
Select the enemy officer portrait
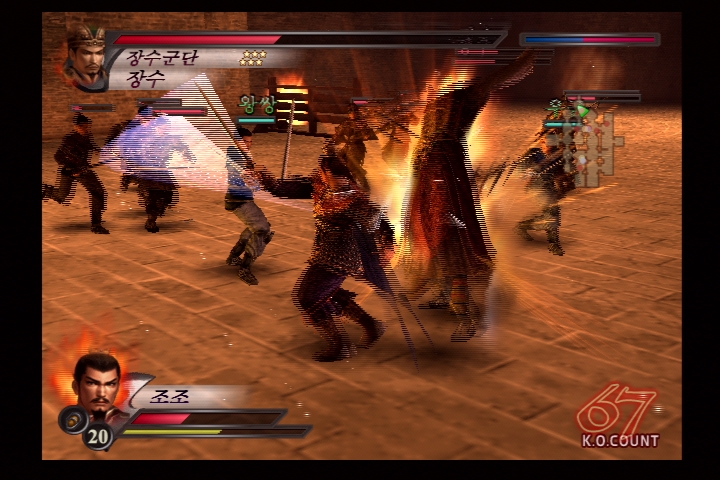point(87,57)
